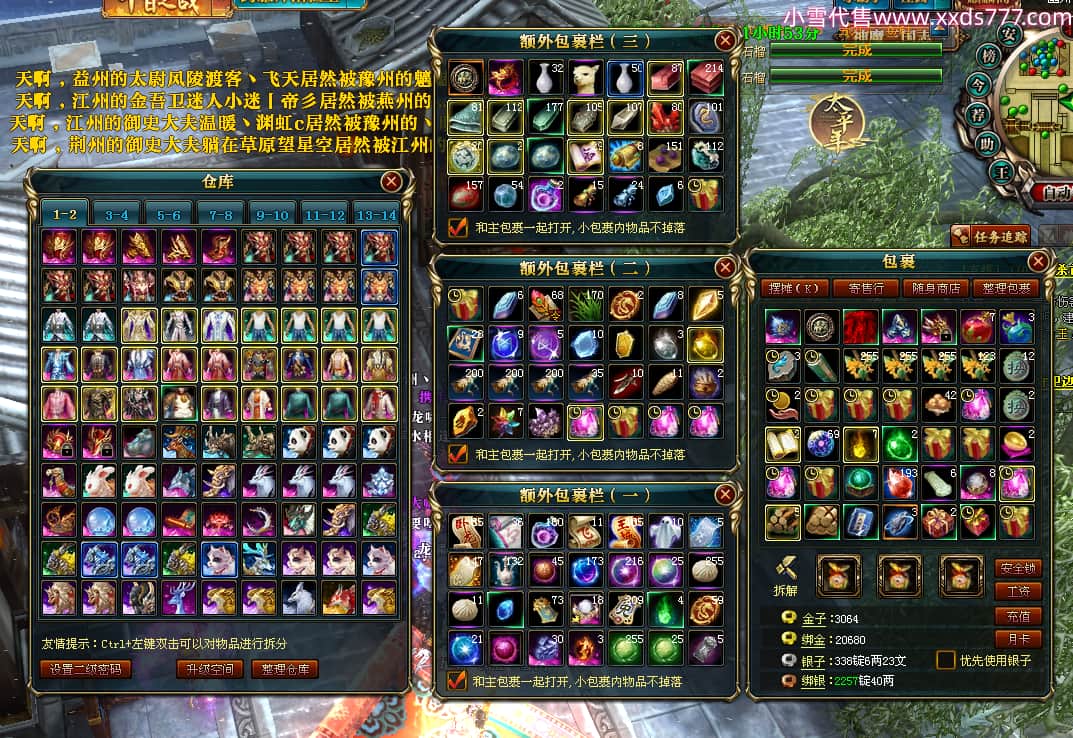Close the 额外包裹栏（二）panel
This screenshot has width=1073, height=738.
[x=725, y=267]
